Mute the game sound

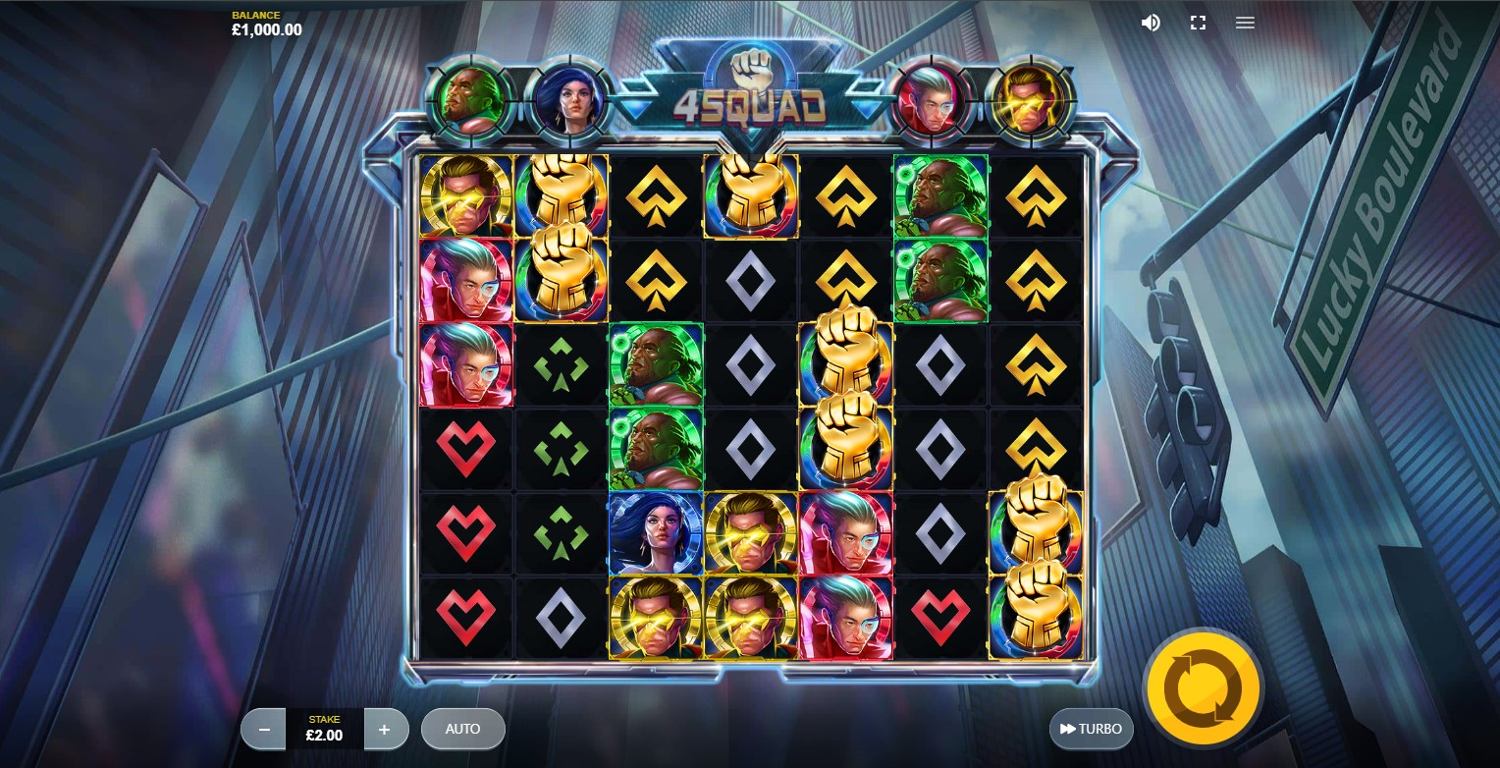click(1151, 22)
